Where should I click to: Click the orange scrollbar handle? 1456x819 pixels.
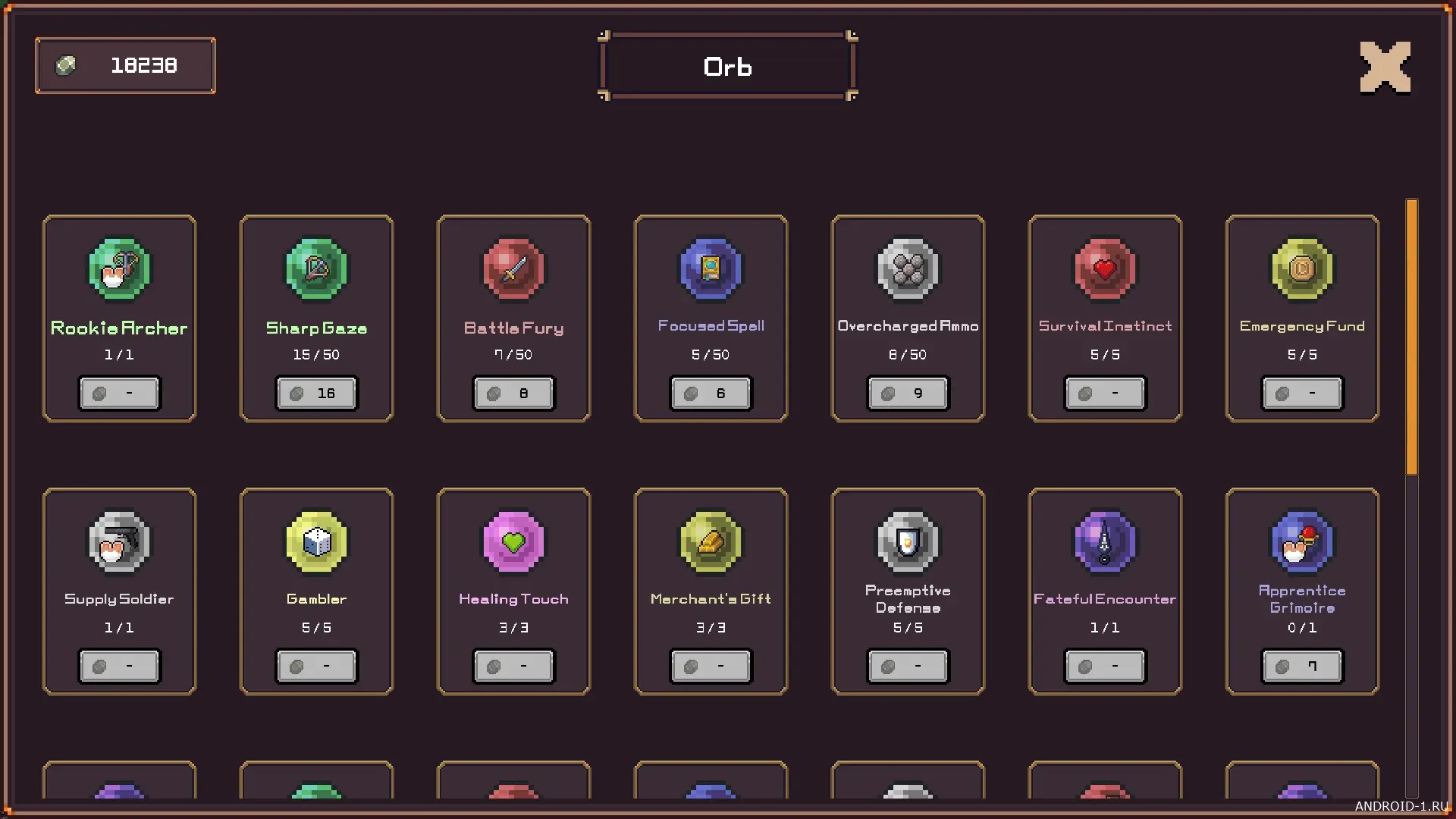1411,337
